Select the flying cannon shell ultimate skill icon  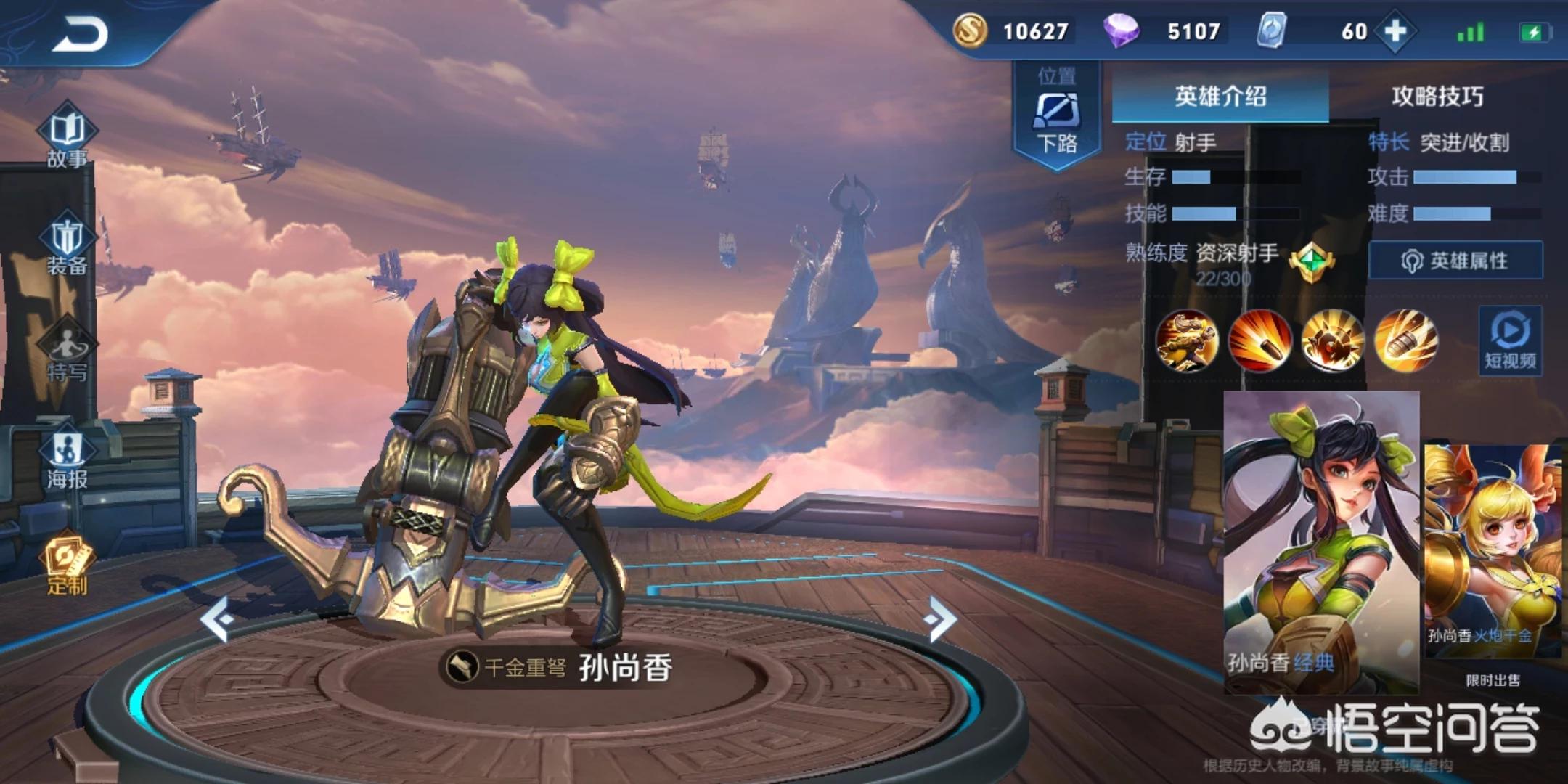[x=1405, y=340]
